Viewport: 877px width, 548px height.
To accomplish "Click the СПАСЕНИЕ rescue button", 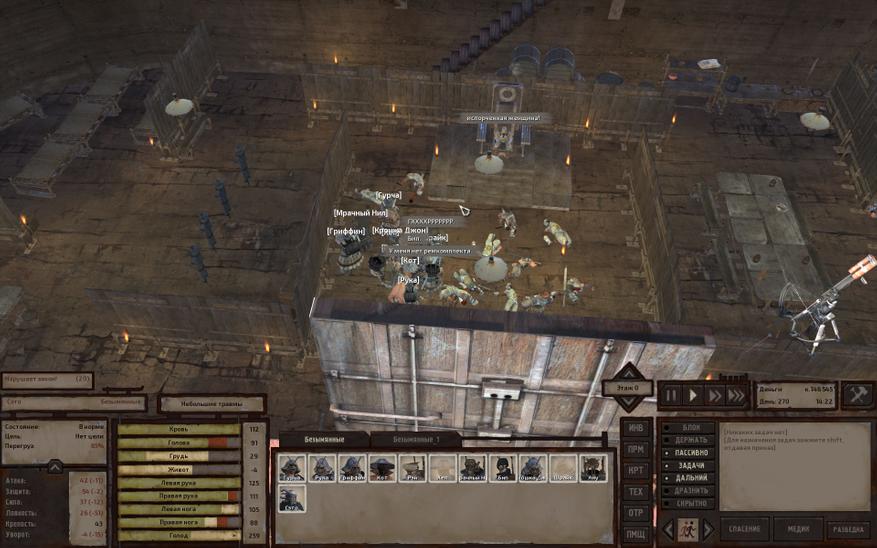I will pyautogui.click(x=744, y=529).
